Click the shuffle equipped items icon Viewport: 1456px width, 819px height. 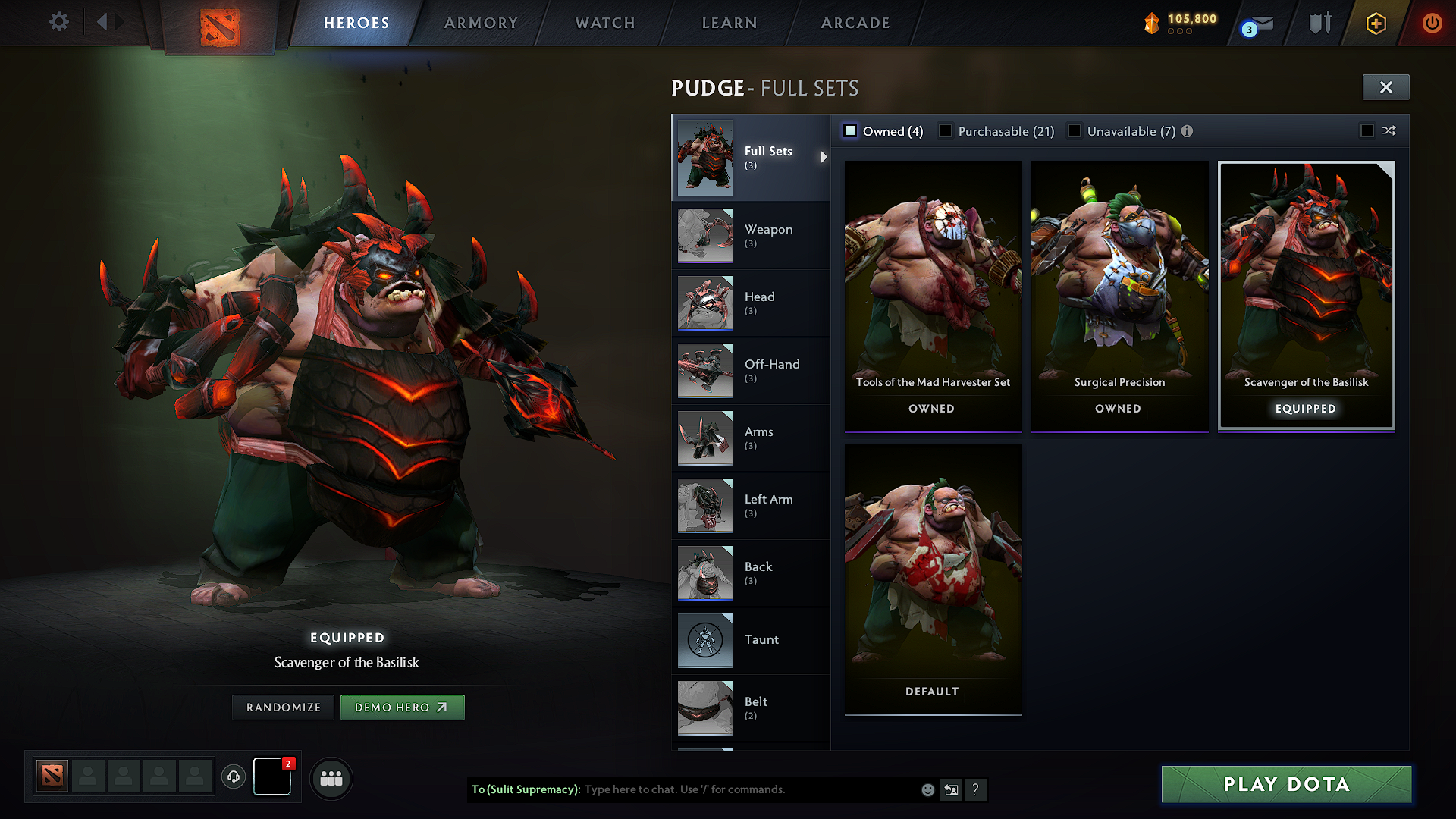coord(1390,130)
